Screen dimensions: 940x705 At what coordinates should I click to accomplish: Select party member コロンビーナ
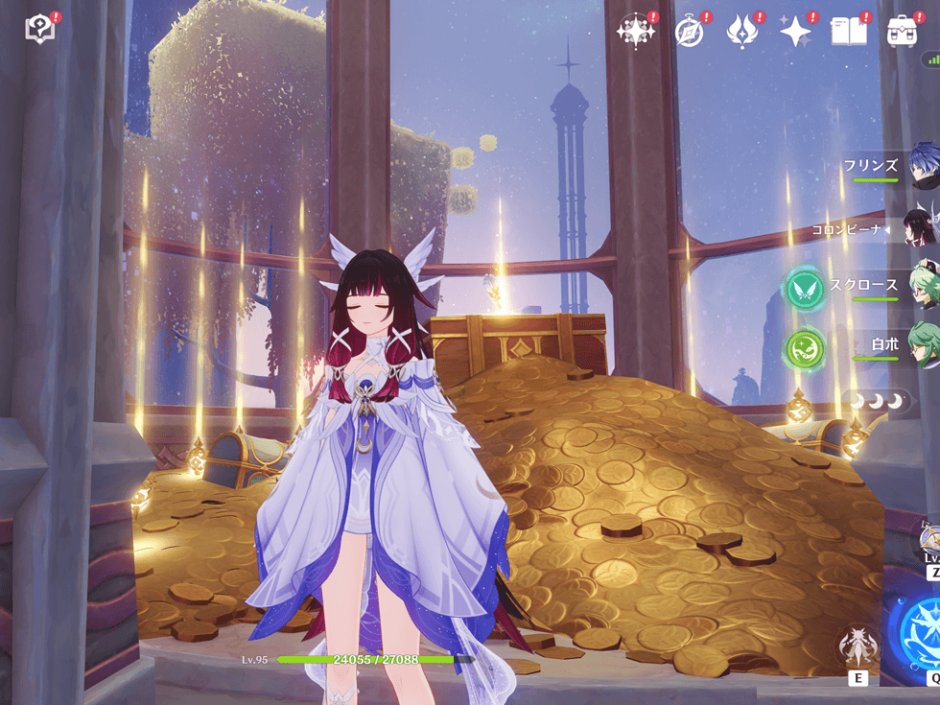point(920,229)
